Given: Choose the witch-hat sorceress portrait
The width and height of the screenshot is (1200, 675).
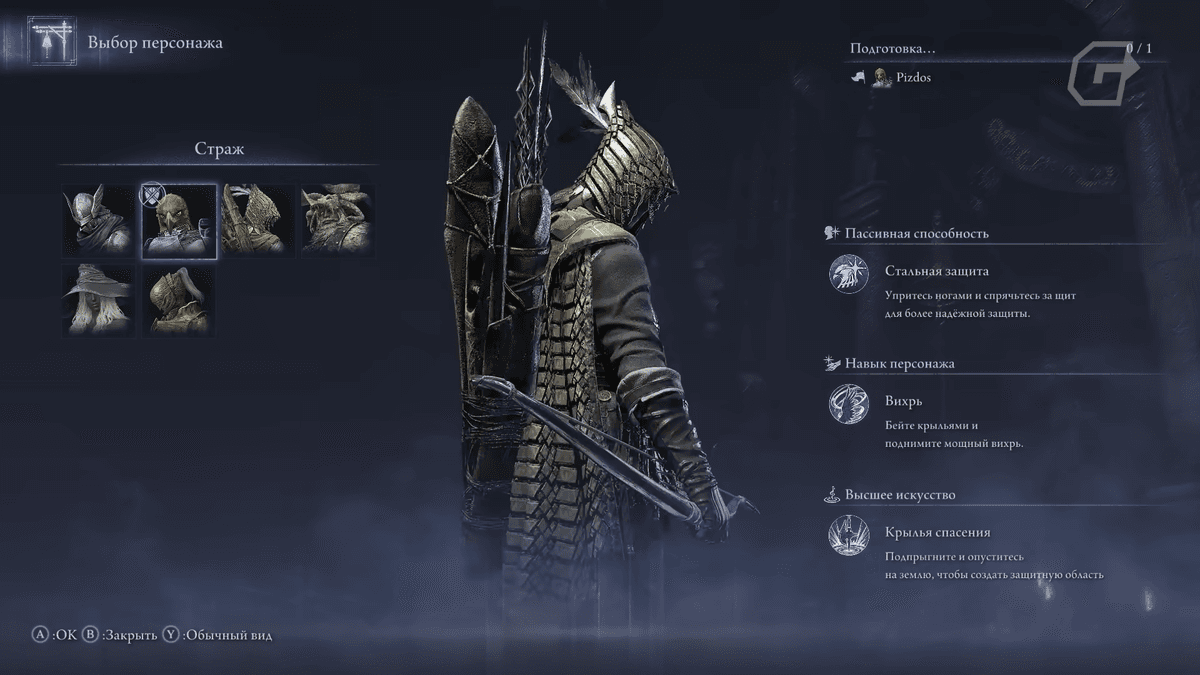Looking at the screenshot, I should click(99, 300).
